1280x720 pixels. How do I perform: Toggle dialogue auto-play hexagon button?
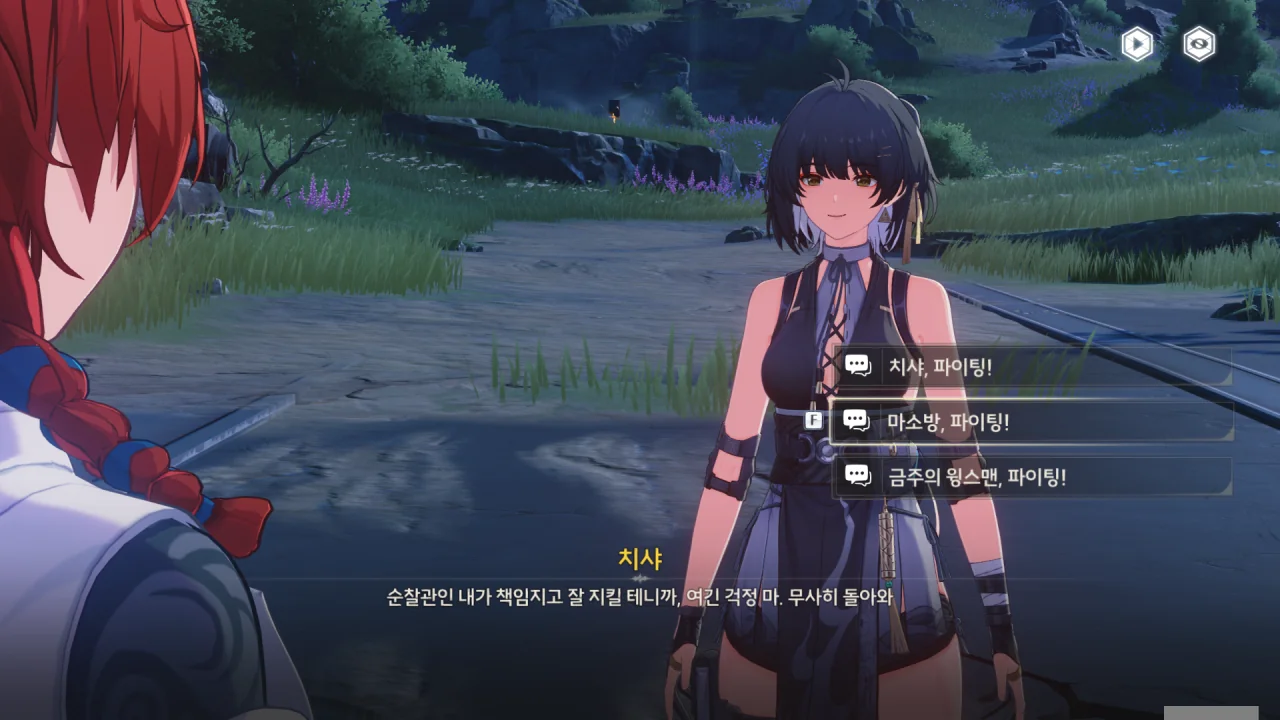[x=1137, y=44]
